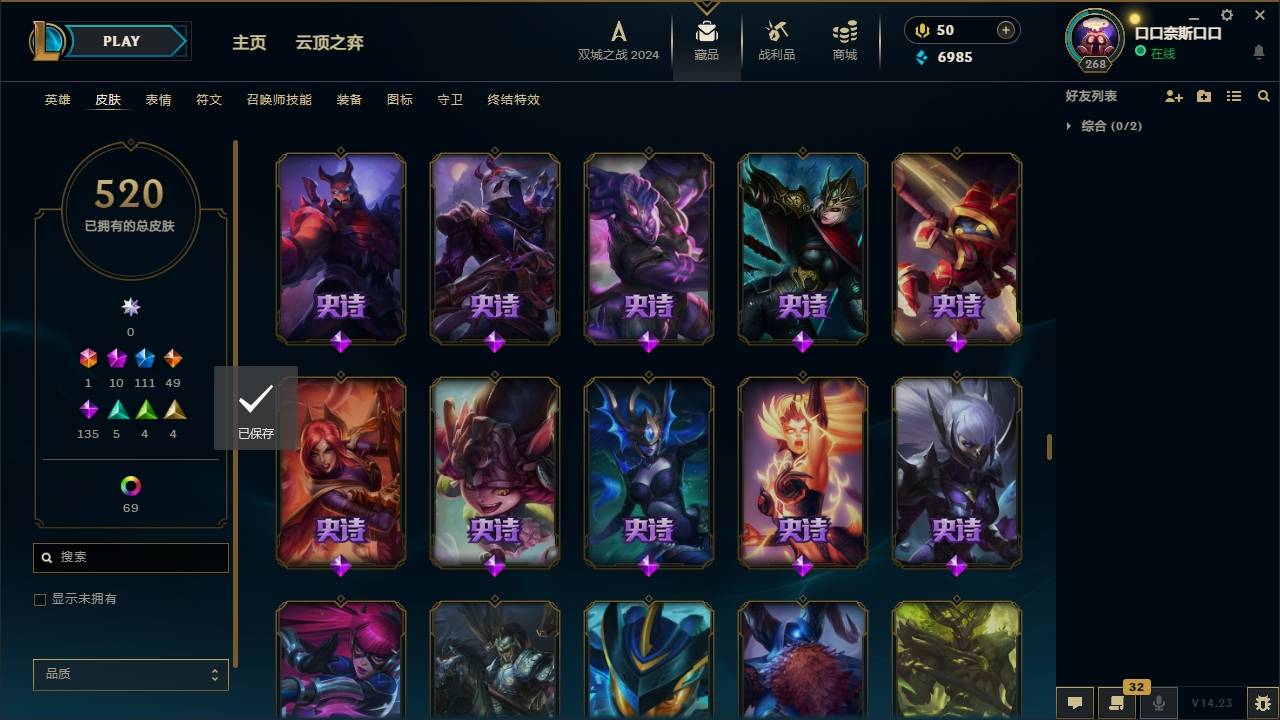Open the friend list display options icon

(1233, 96)
